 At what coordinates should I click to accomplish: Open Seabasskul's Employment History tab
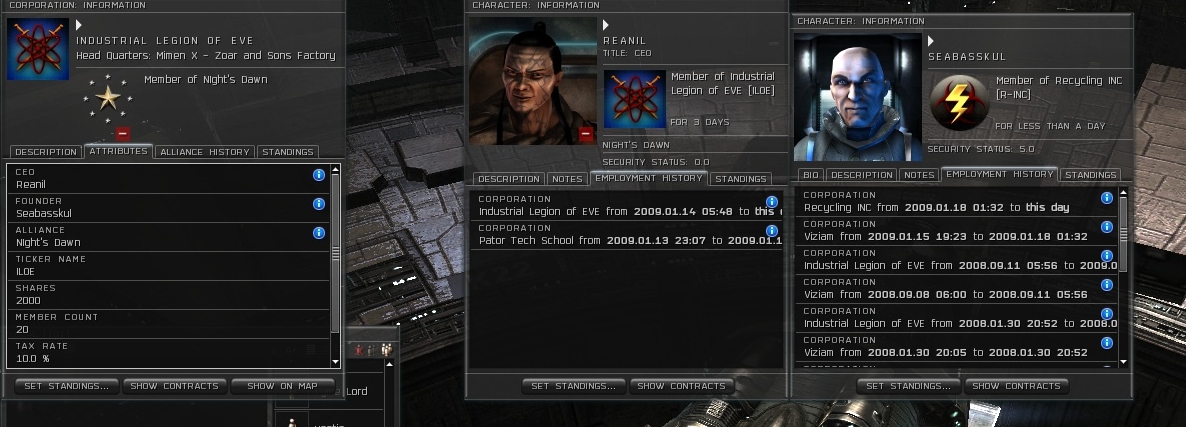(999, 174)
